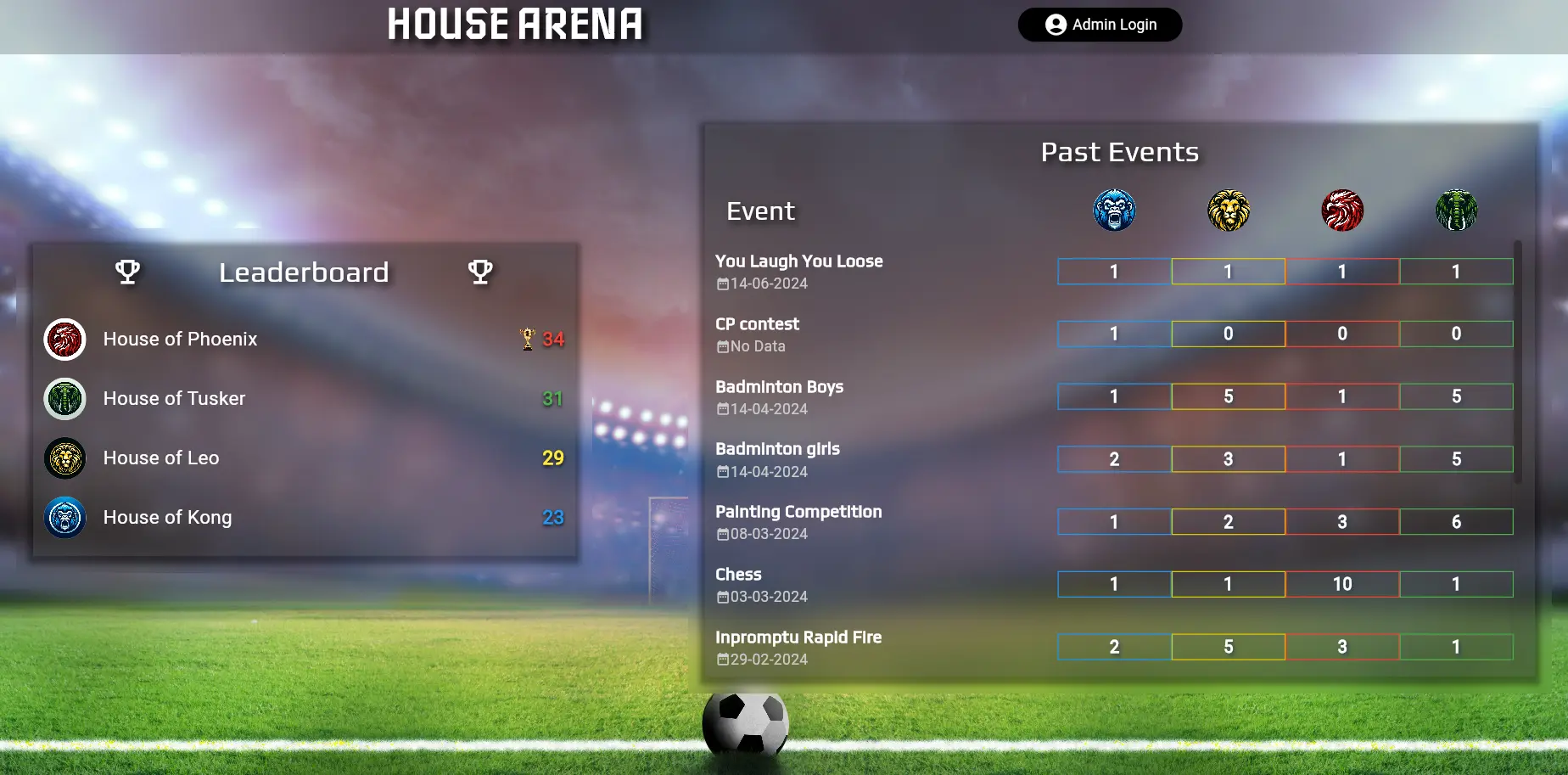The image size is (1568, 775).
Task: Click the House of Phoenix crest in leaderboard
Action: tap(64, 339)
